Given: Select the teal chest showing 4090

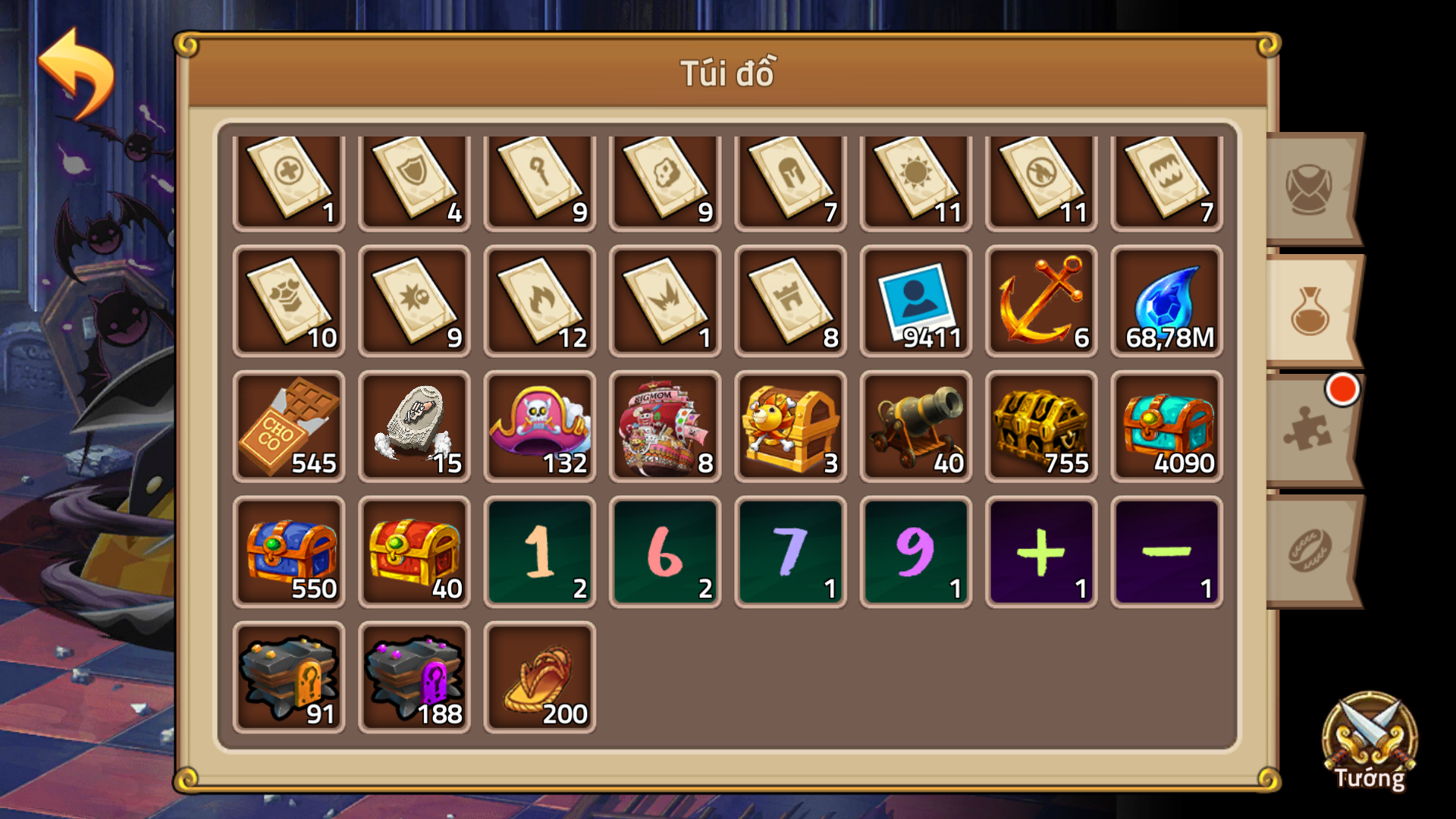Looking at the screenshot, I should point(1166,426).
